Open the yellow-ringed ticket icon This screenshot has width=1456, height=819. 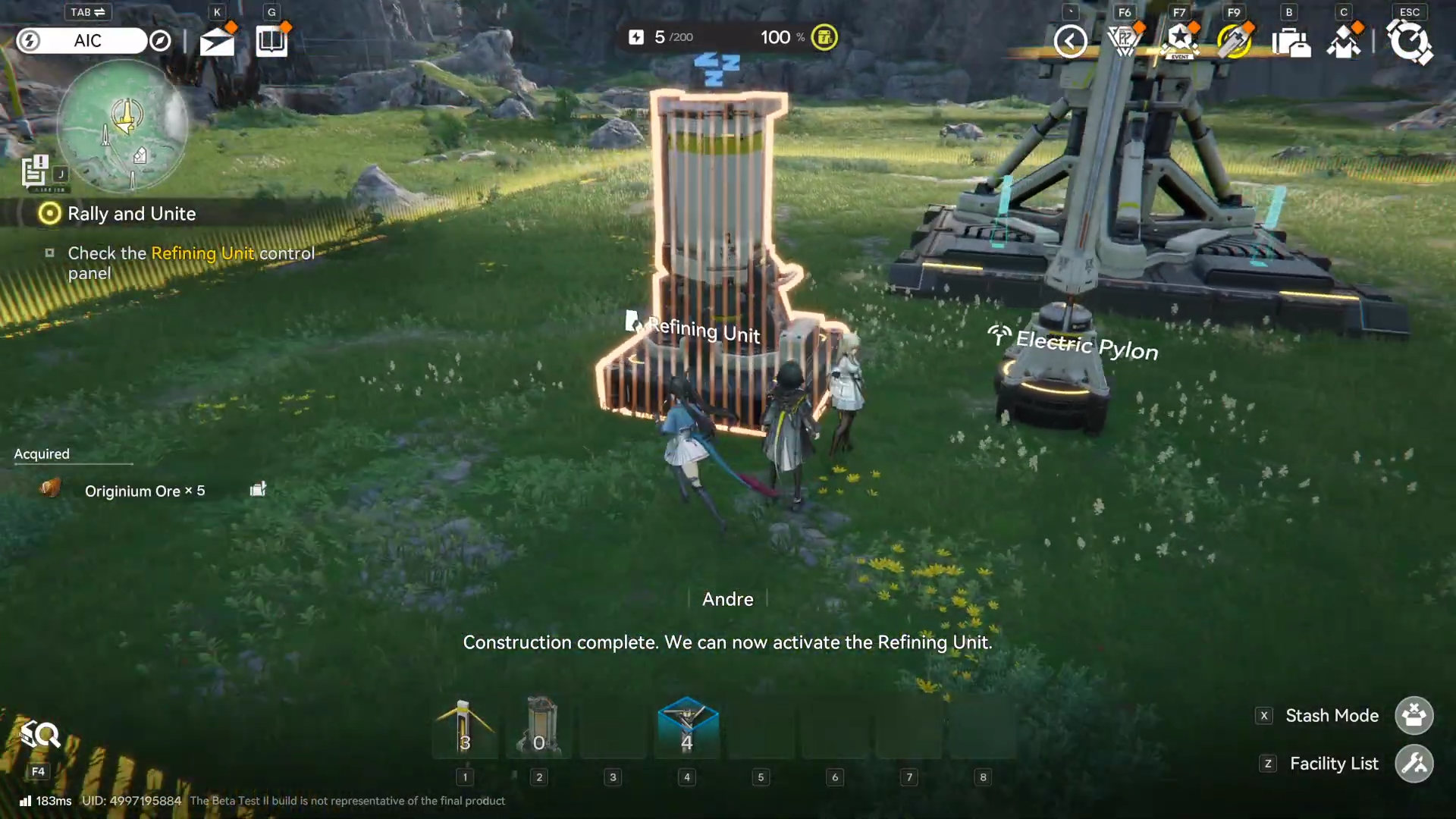pyautogui.click(x=1234, y=42)
